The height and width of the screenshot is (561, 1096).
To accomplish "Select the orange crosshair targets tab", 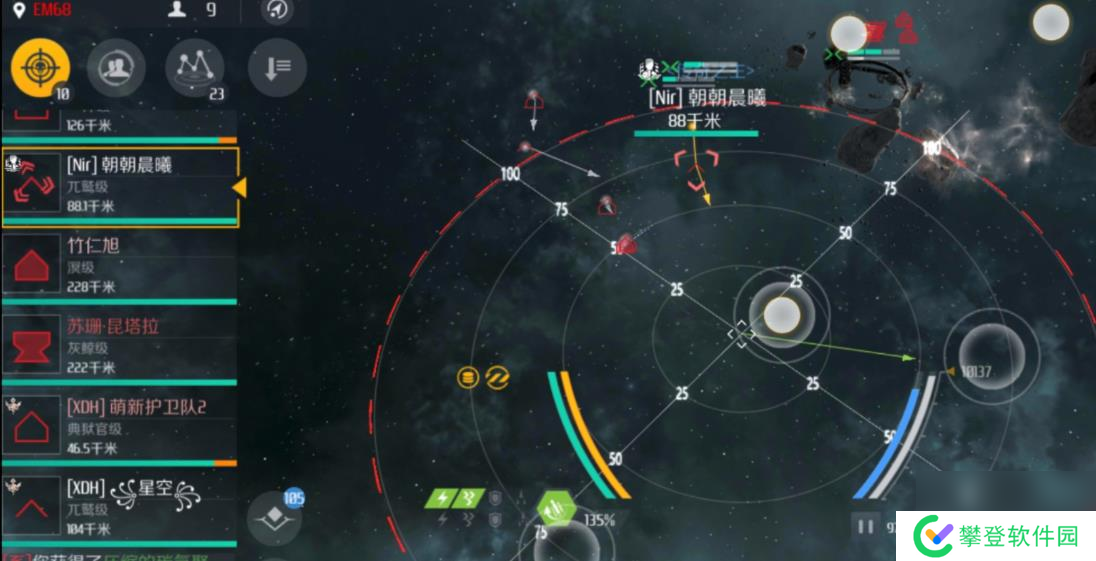I will [x=40, y=67].
